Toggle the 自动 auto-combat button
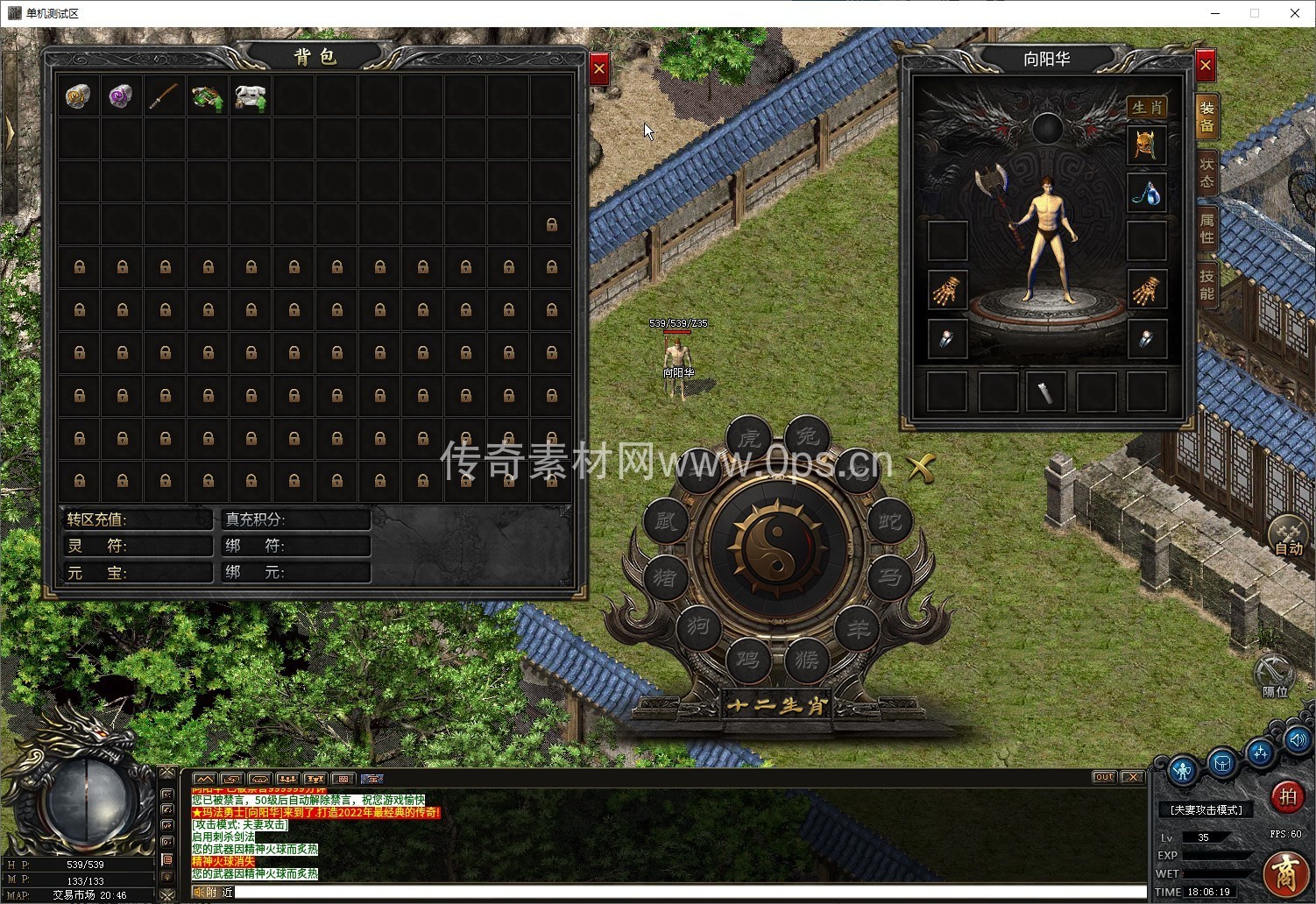Image resolution: width=1316 pixels, height=904 pixels. click(x=1288, y=535)
